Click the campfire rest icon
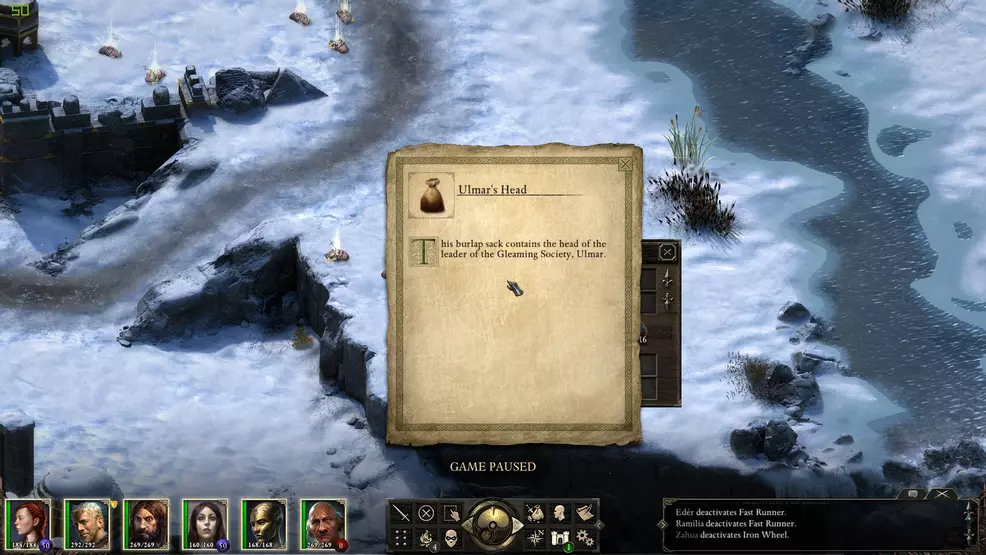The image size is (986, 555). coord(426,539)
